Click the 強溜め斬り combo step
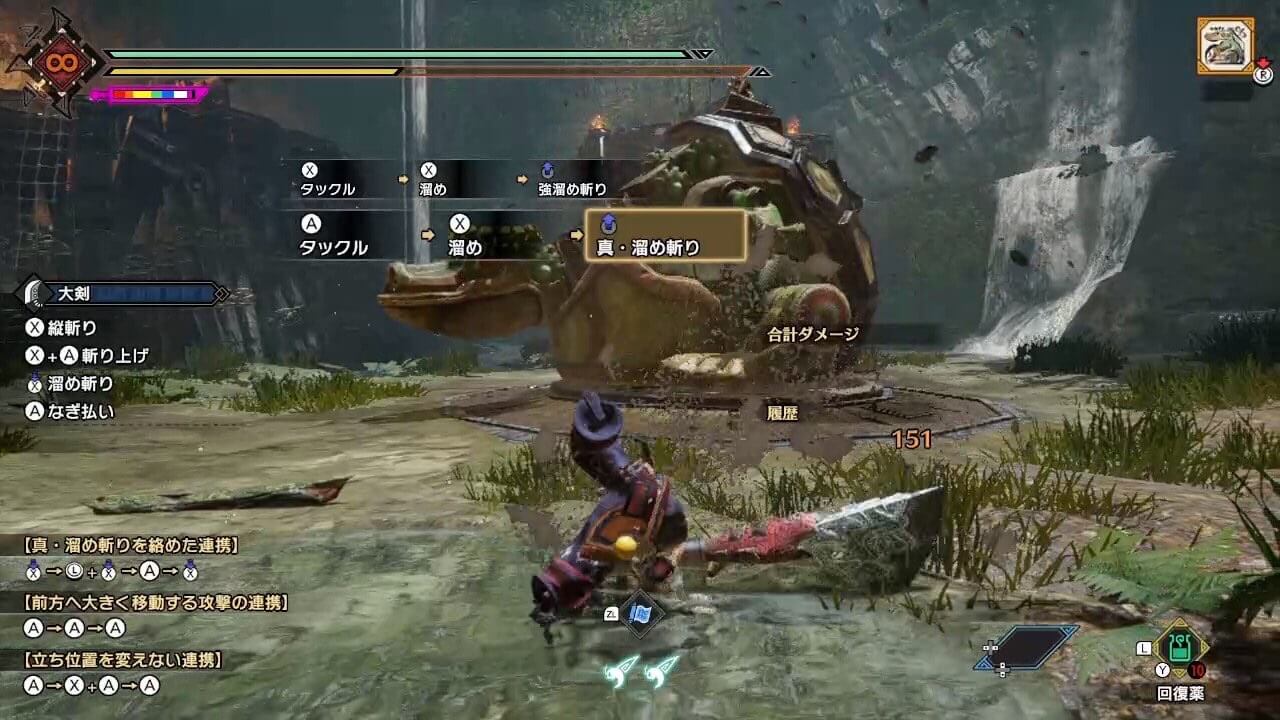 pyautogui.click(x=573, y=180)
